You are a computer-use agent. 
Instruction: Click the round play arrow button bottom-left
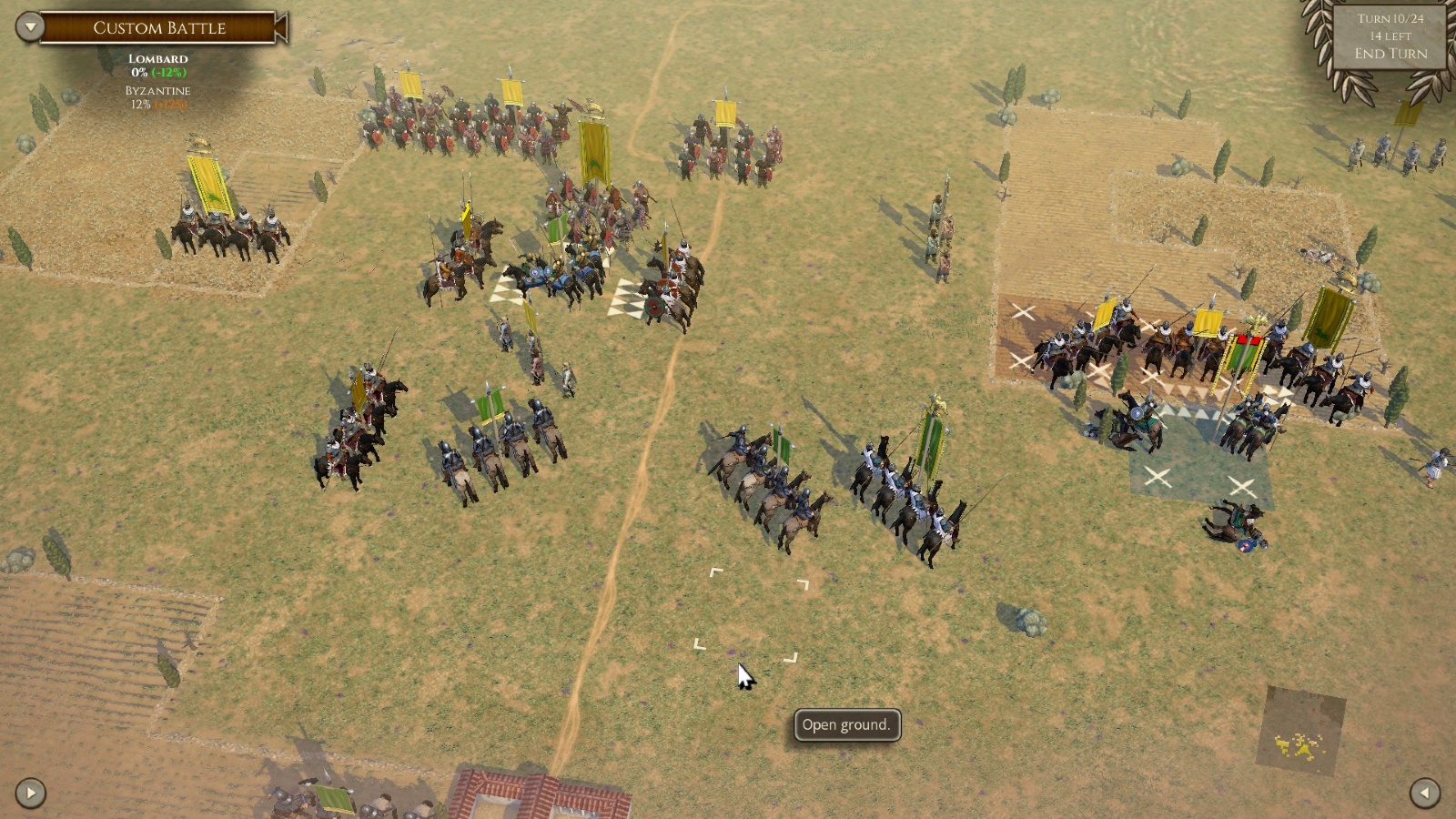click(30, 793)
